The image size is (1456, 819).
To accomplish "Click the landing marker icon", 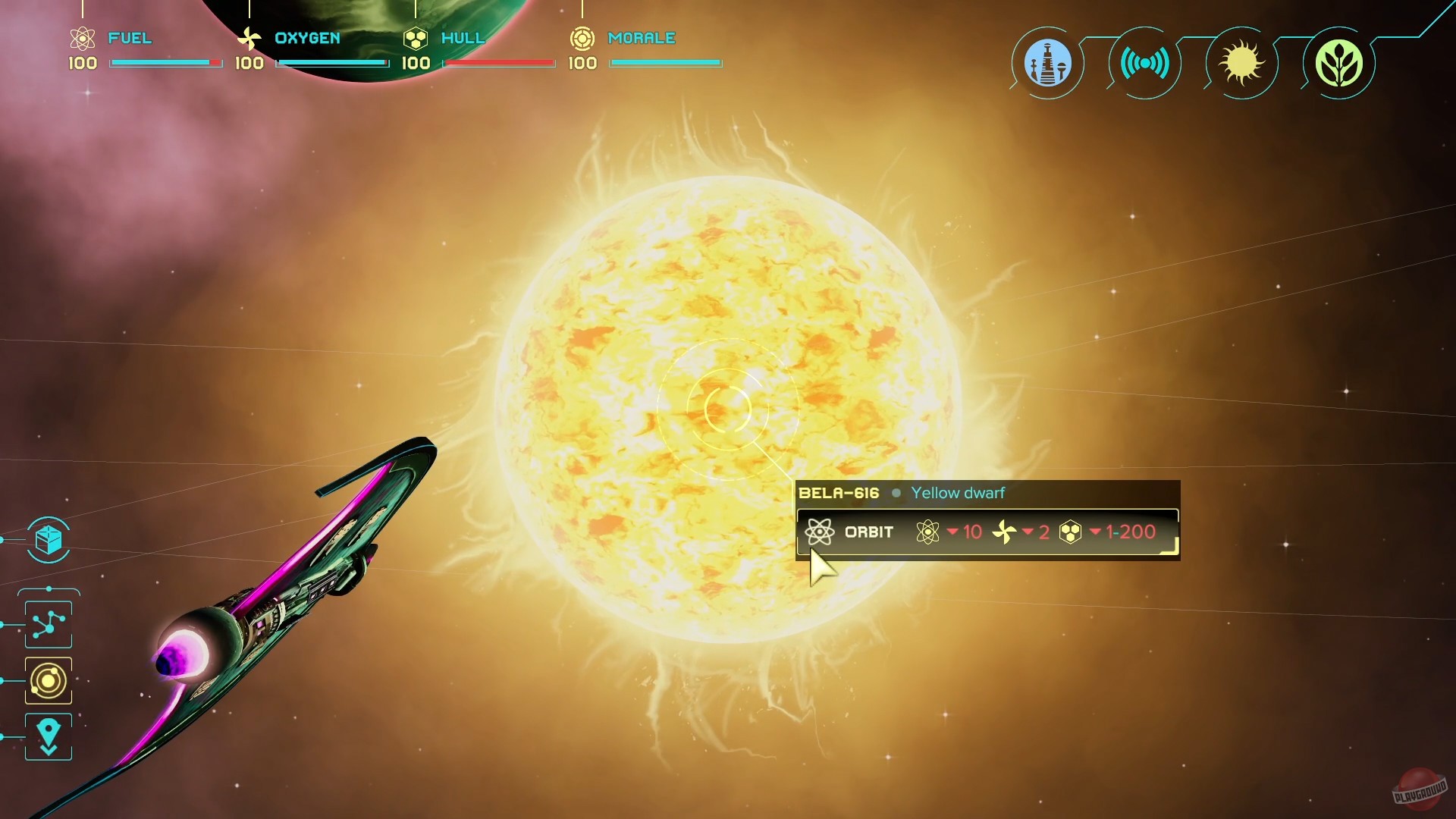I will tap(48, 736).
